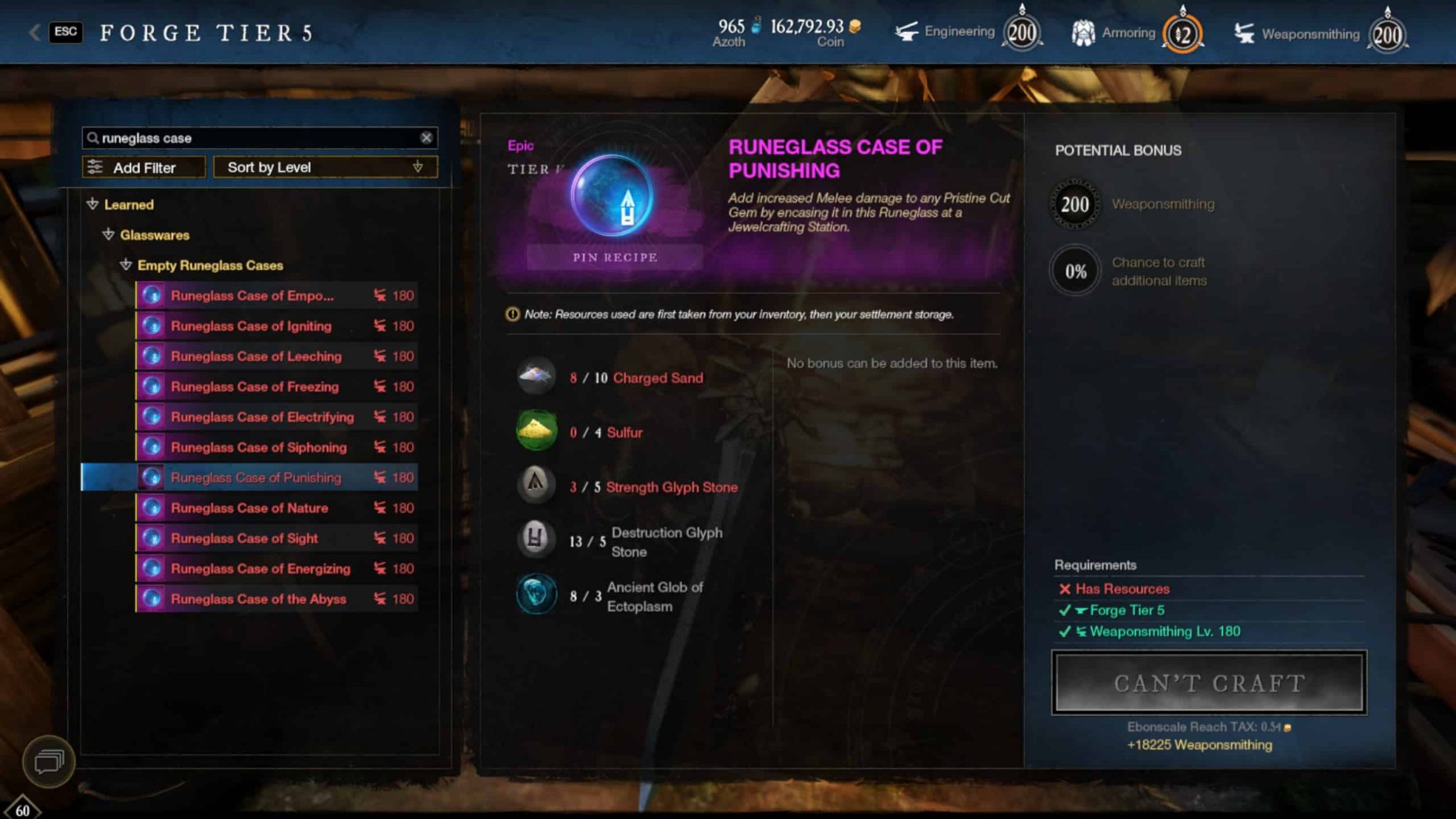
Task: Clear the runeglass case search text
Action: 427,137
